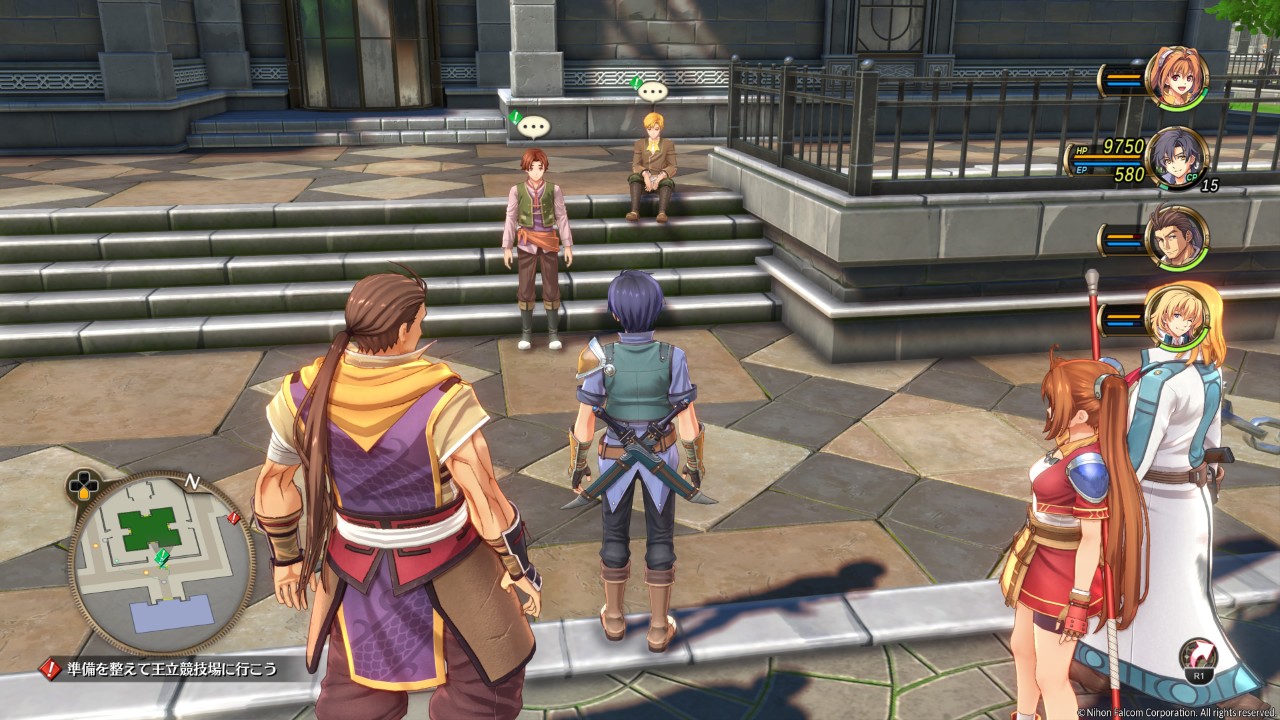The height and width of the screenshot is (720, 1280).
Task: Click the red quest marker on minimap
Action: pyautogui.click(x=233, y=518)
